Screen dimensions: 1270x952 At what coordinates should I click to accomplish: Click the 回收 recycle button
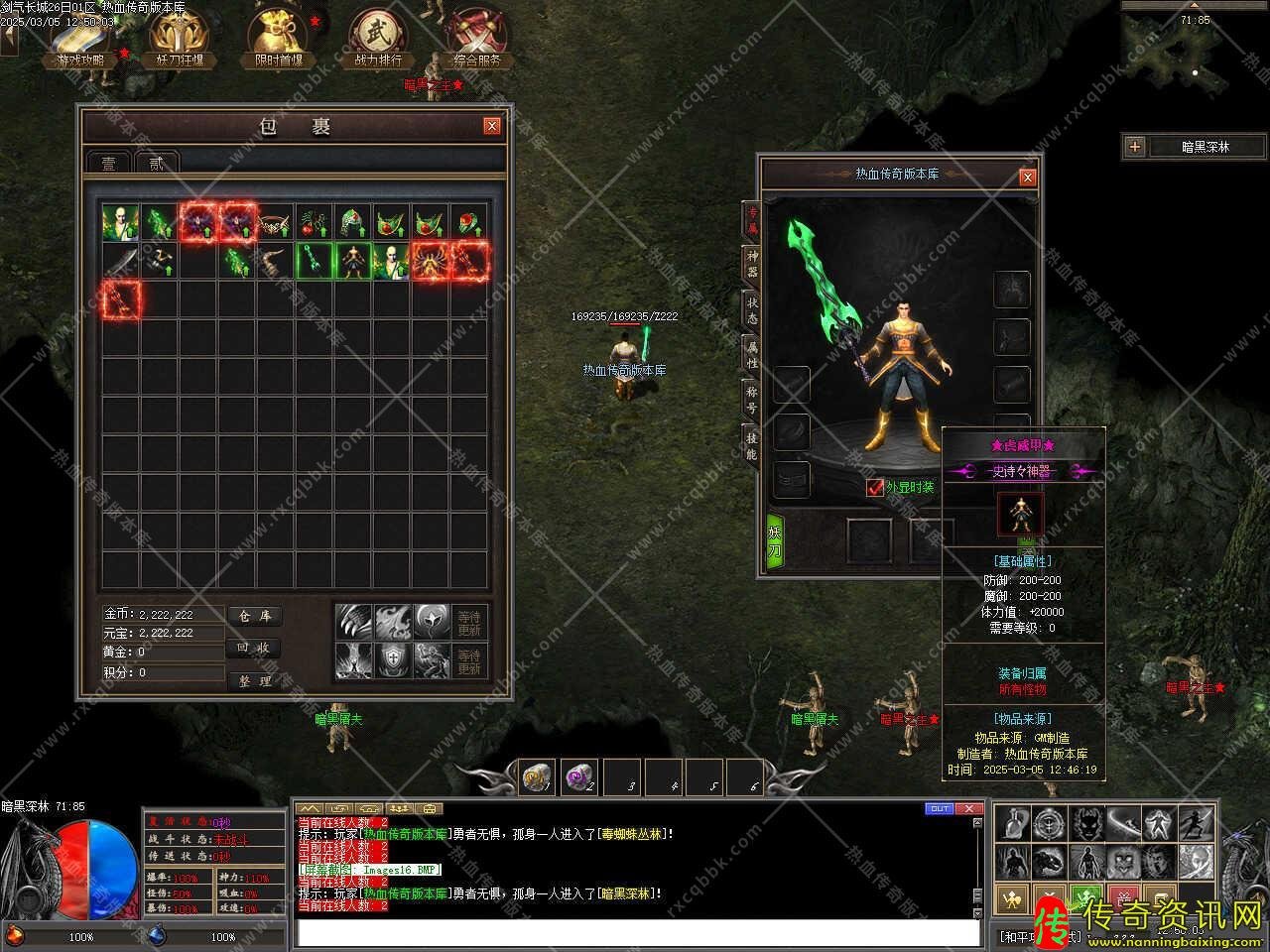[255, 648]
